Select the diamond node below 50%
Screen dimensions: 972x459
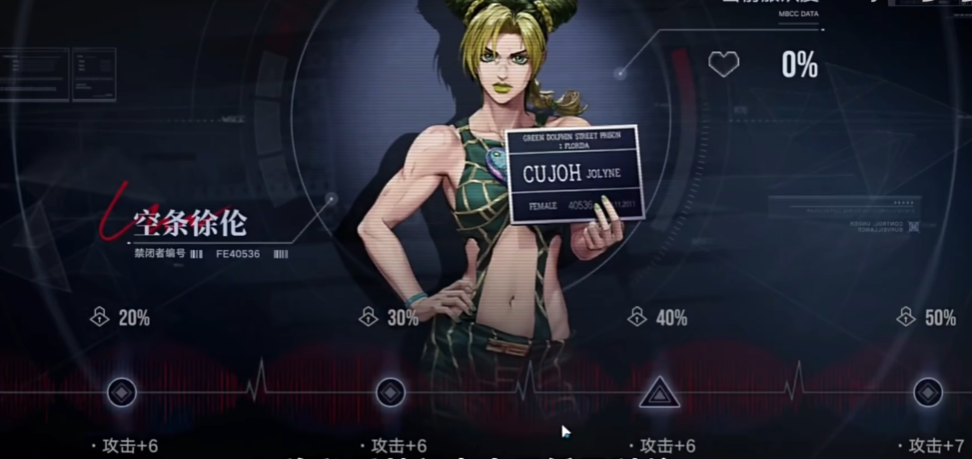point(927,392)
